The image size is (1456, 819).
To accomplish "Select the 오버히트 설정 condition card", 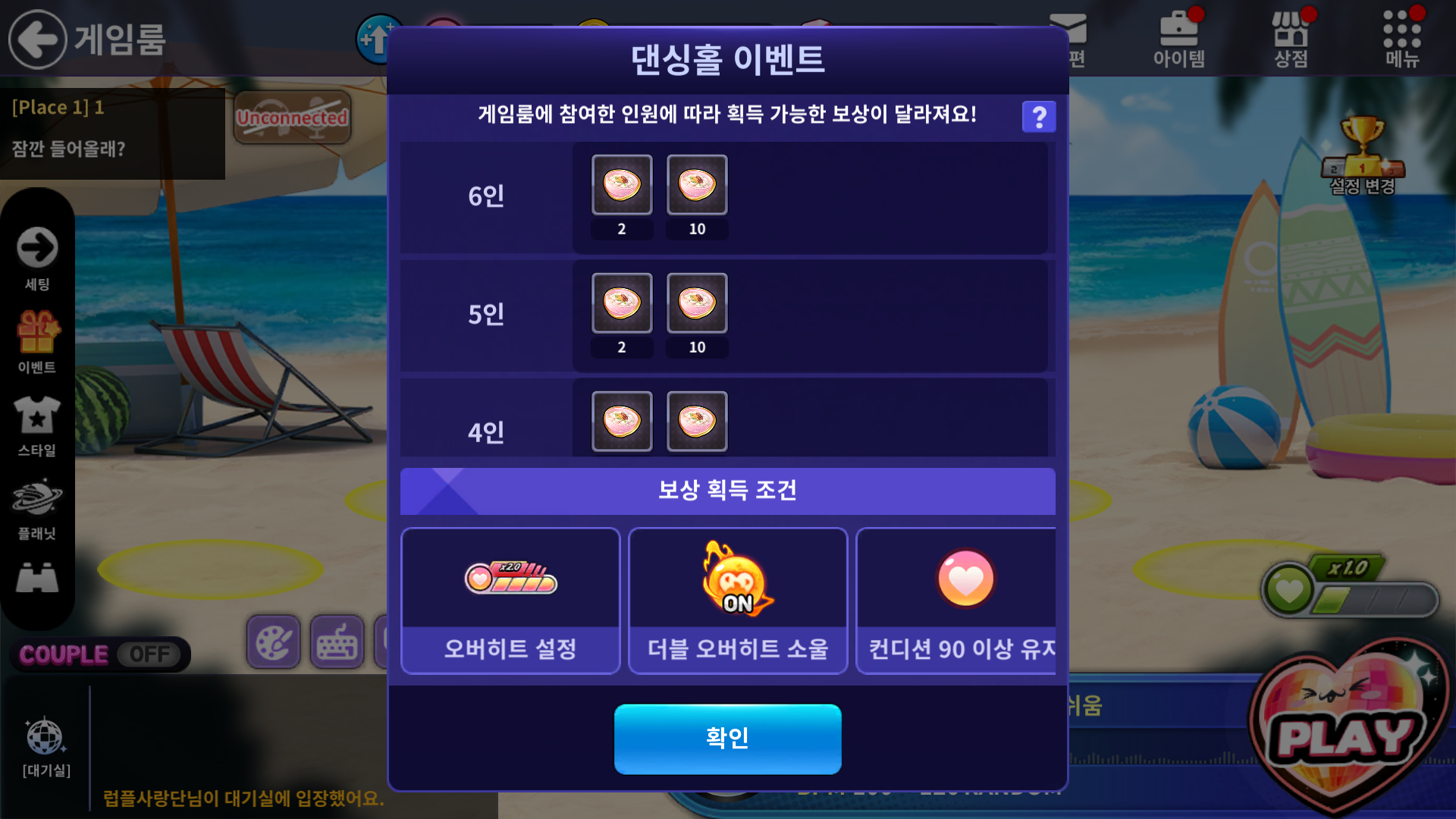I will (x=510, y=601).
